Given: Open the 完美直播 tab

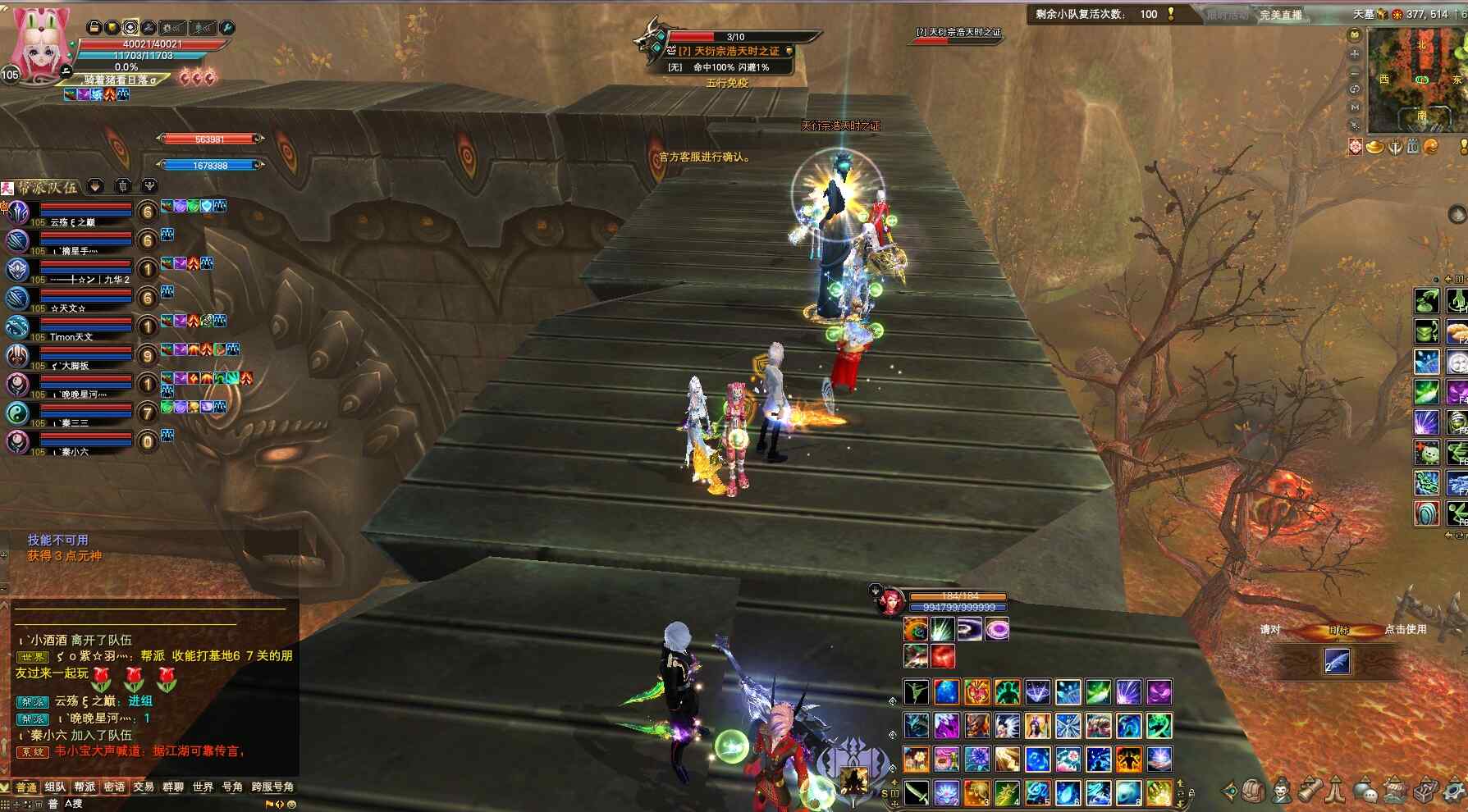Looking at the screenshot, I should [1280, 15].
